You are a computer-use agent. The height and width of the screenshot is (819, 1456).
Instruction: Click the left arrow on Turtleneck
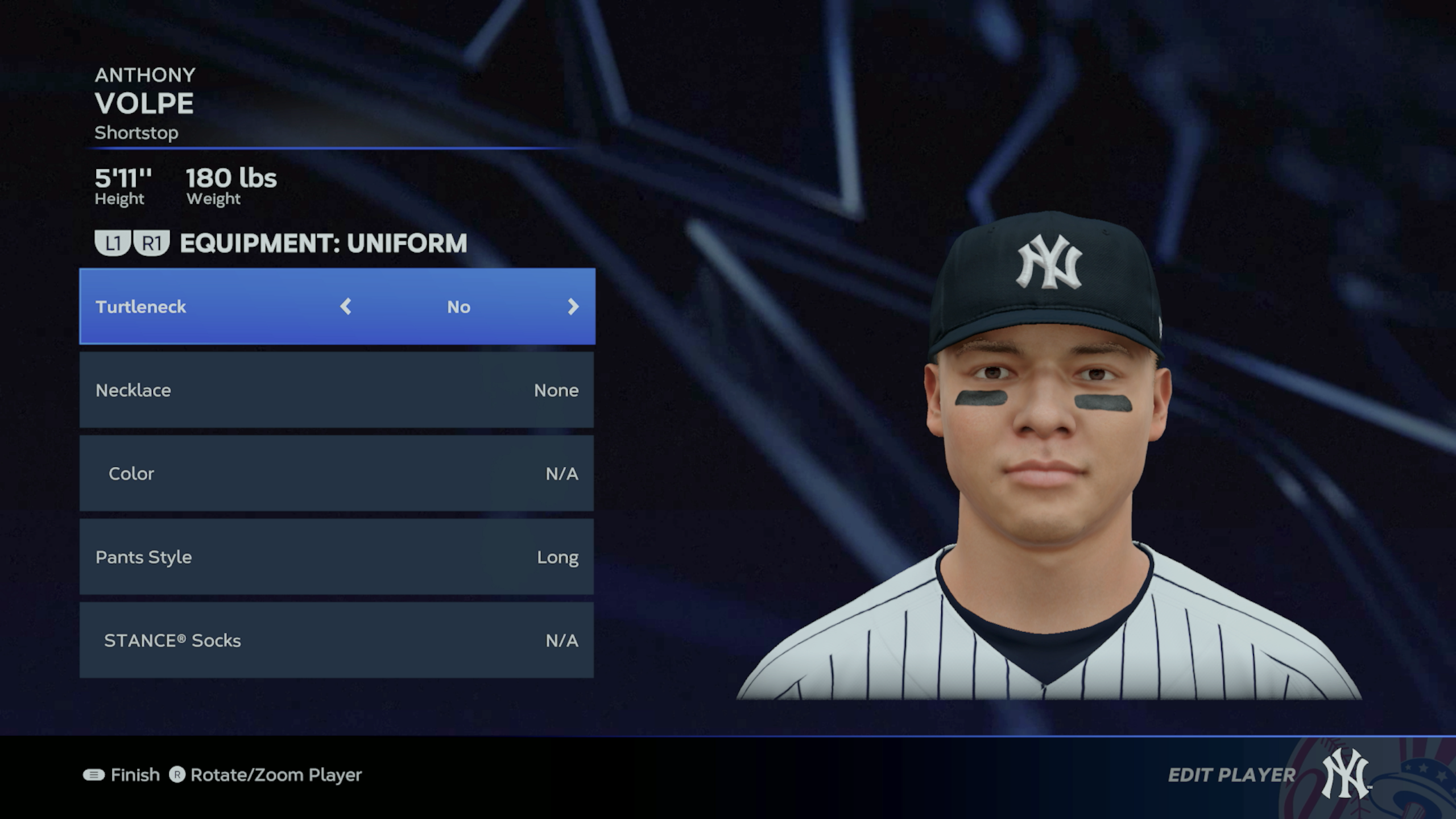[346, 307]
